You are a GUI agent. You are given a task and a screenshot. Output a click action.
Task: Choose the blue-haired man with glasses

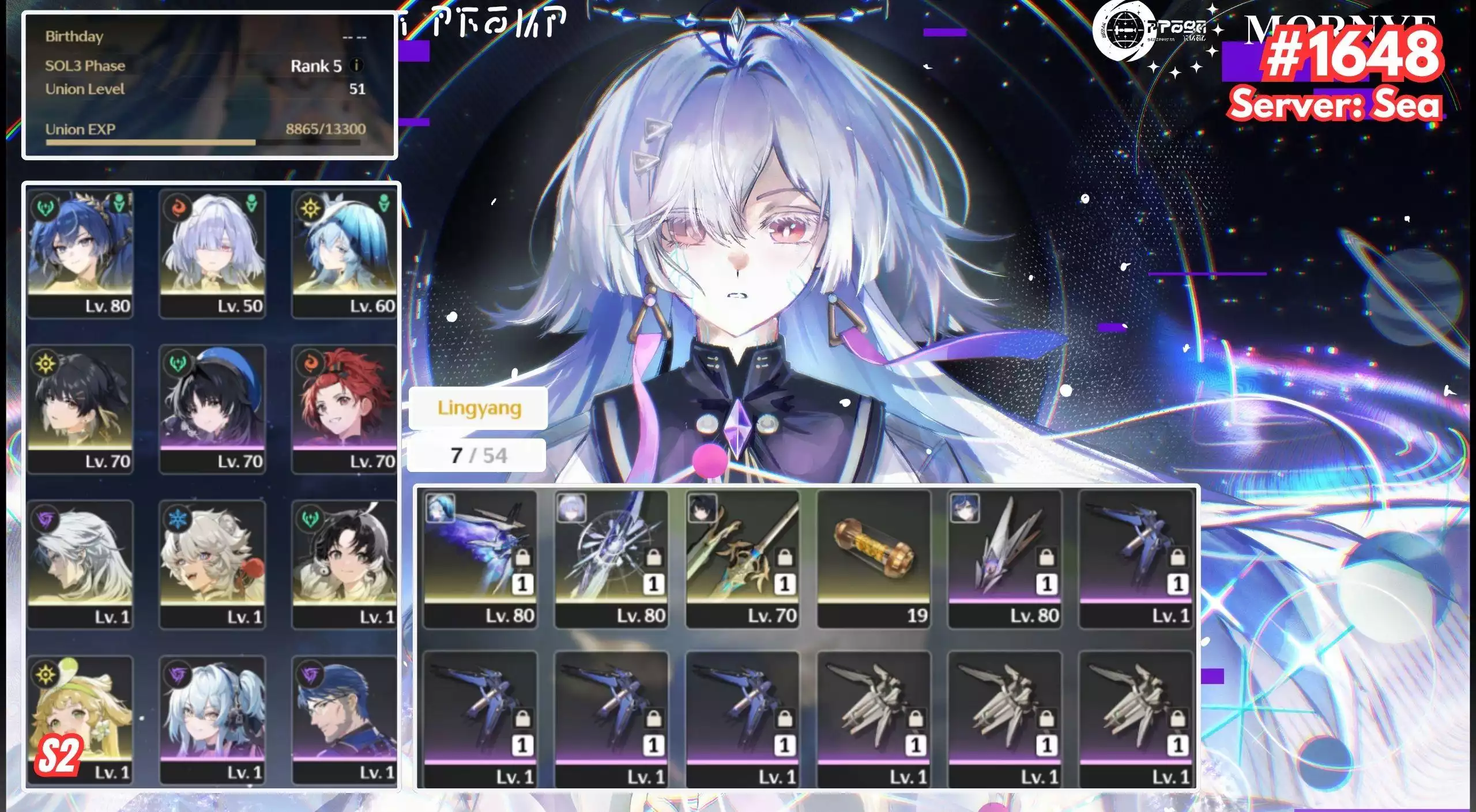tap(344, 720)
